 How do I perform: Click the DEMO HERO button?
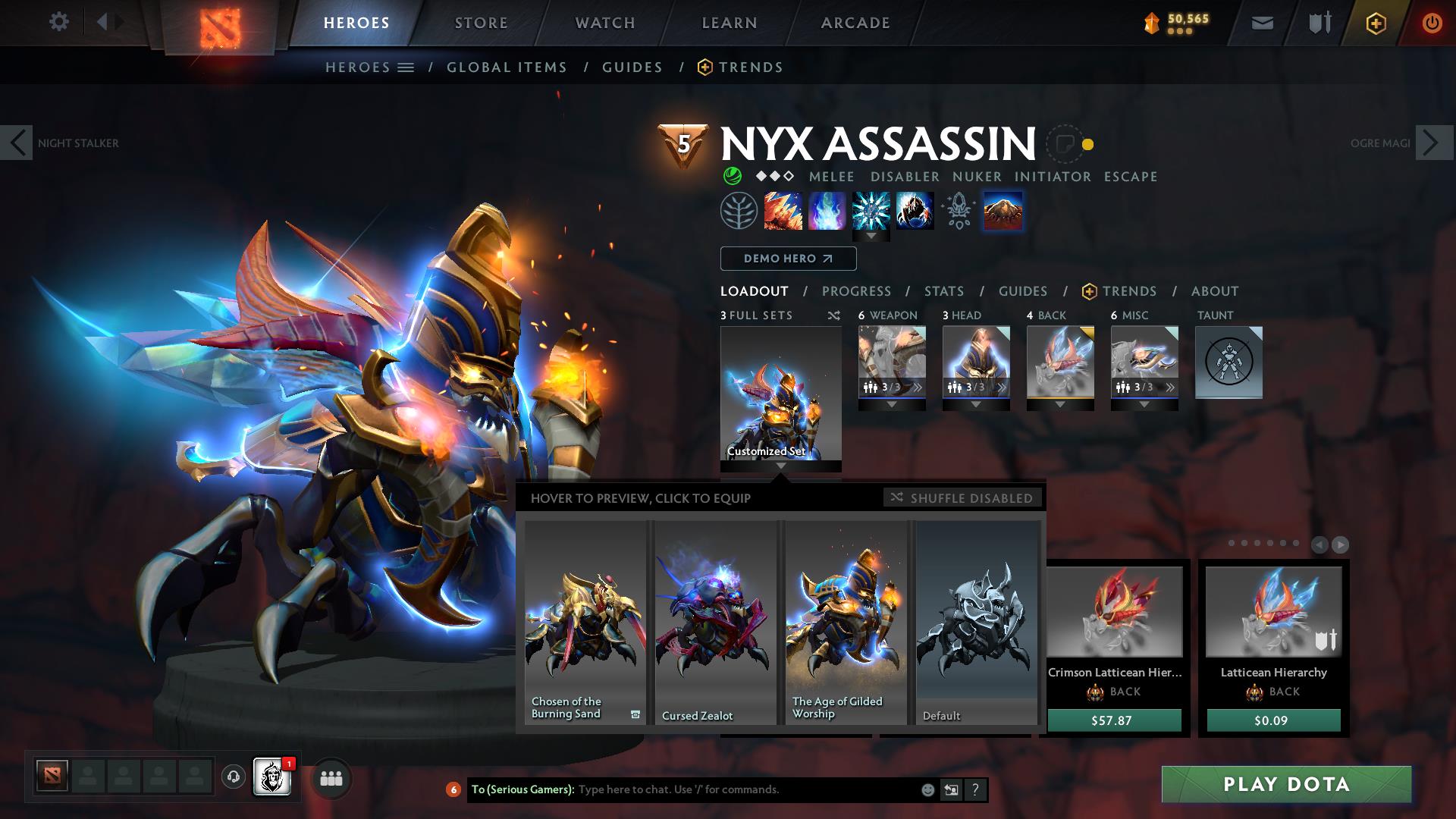tap(788, 259)
